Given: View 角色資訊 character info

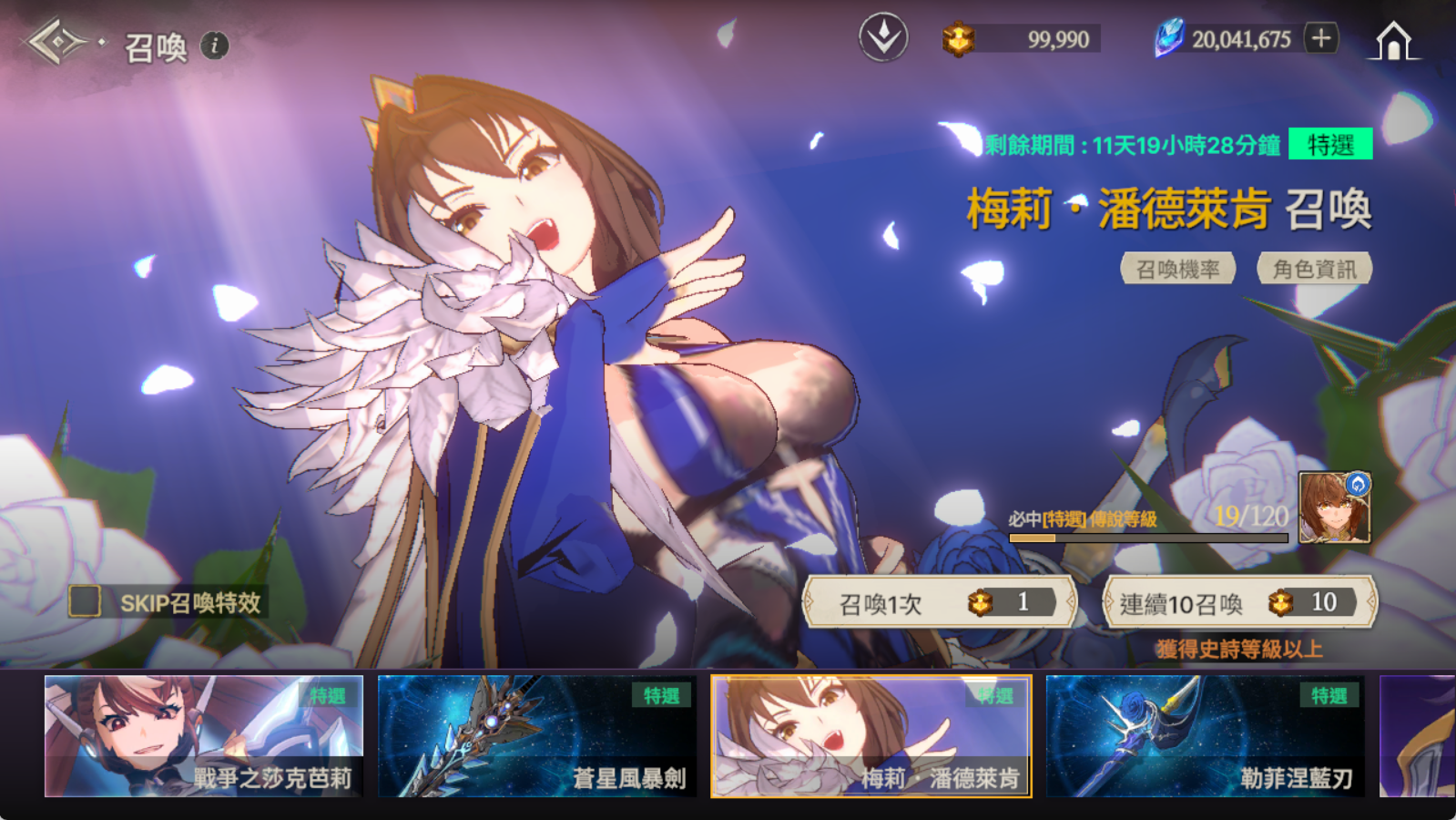Looking at the screenshot, I should click(1314, 269).
